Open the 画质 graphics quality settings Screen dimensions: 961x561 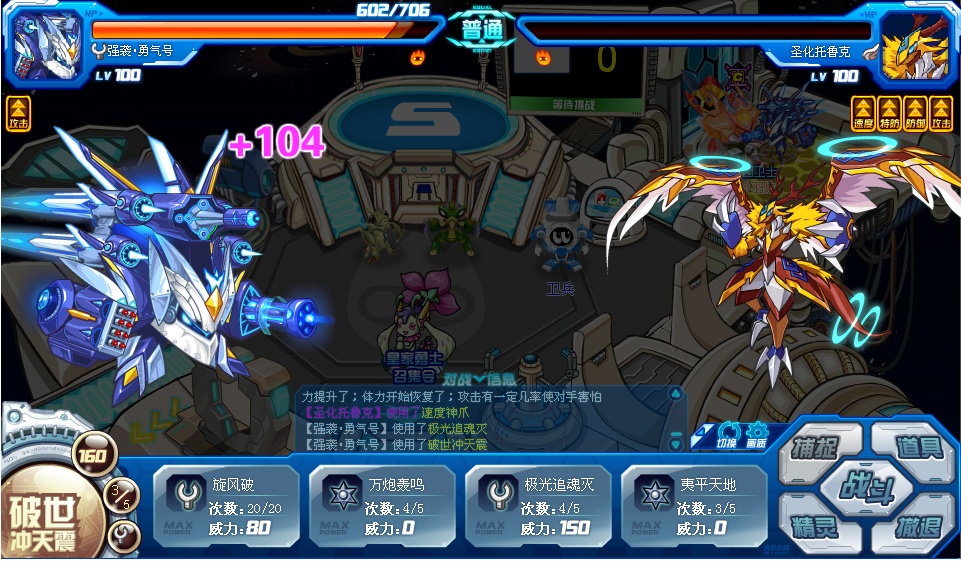click(756, 434)
